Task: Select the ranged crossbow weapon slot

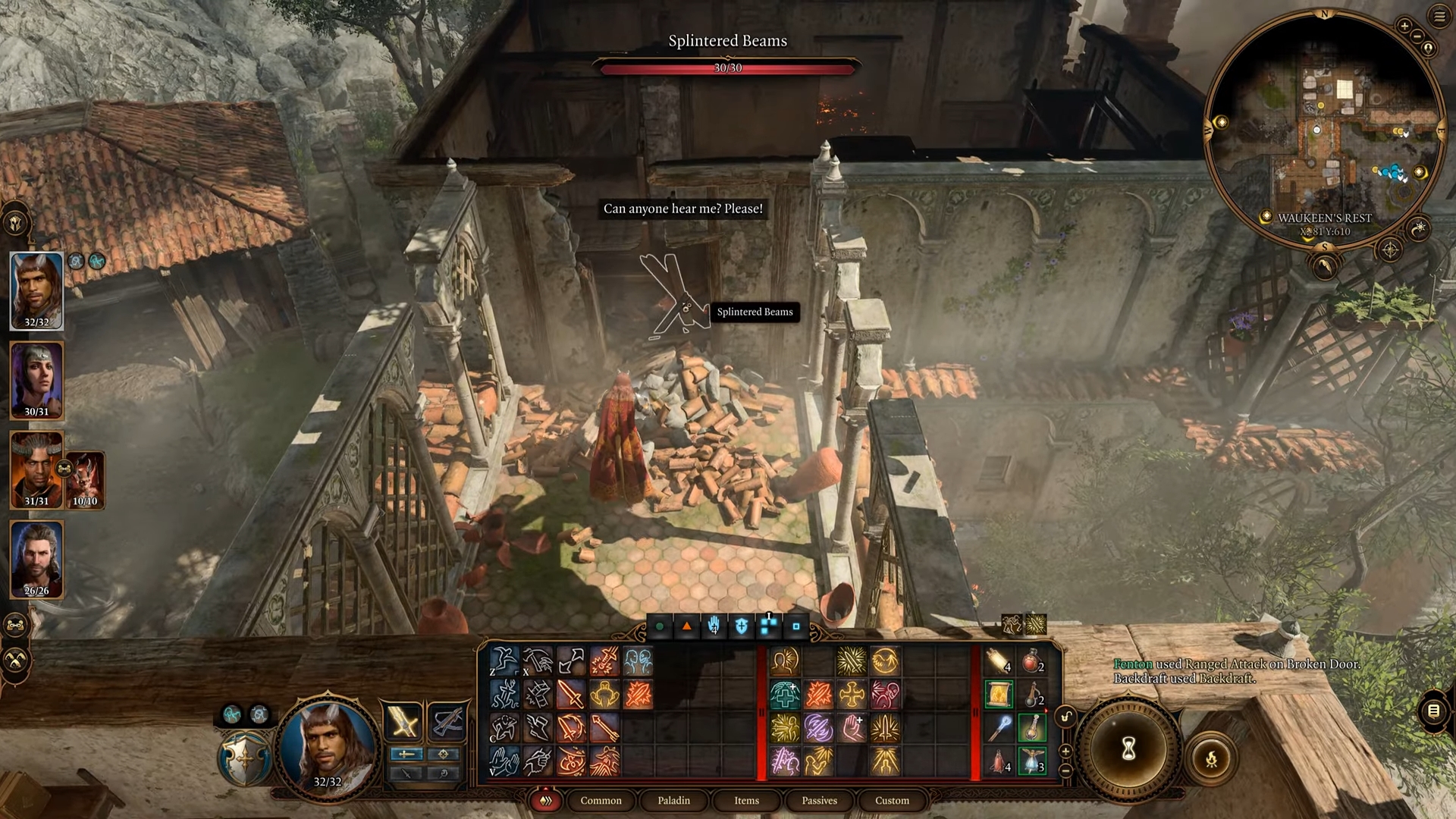Action: pos(447,720)
